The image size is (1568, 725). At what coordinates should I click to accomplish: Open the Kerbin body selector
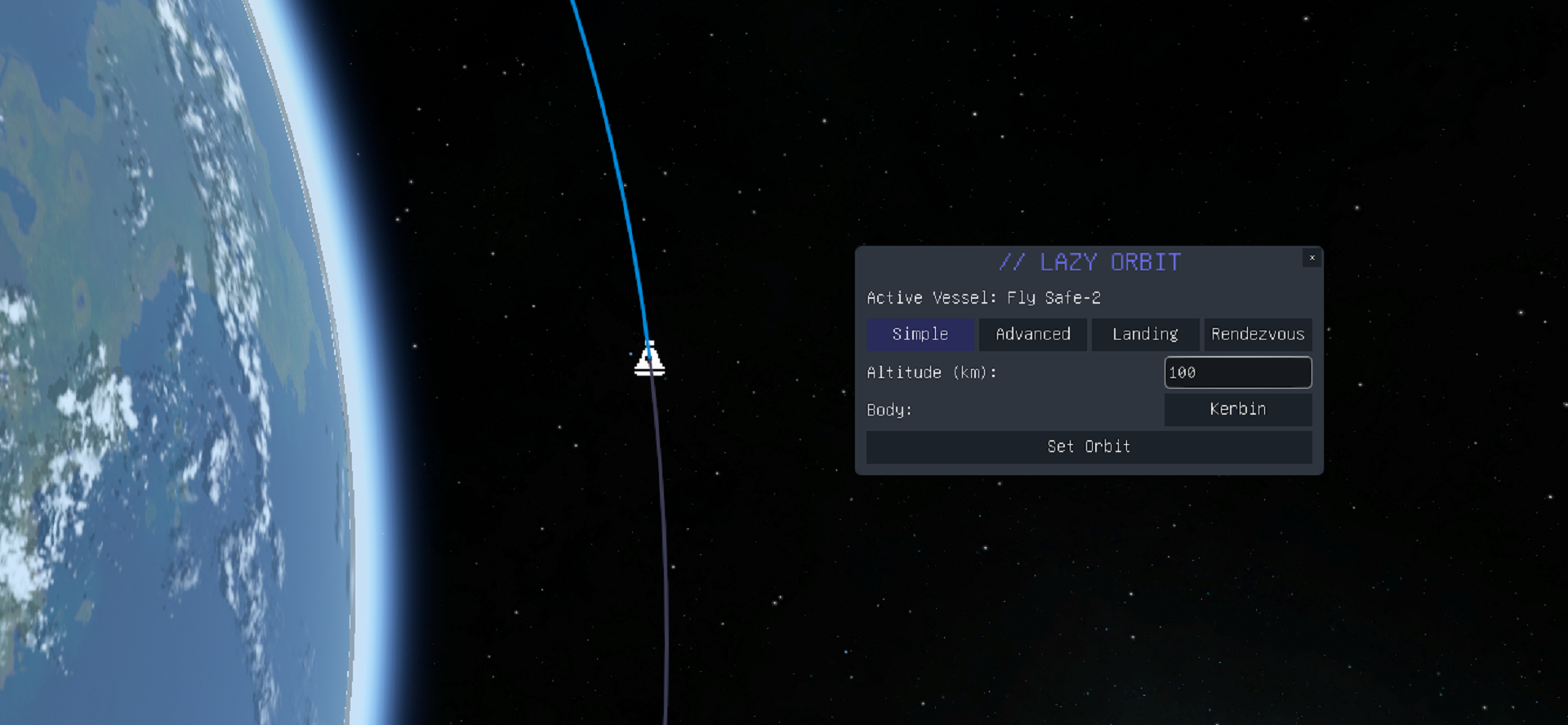1237,409
